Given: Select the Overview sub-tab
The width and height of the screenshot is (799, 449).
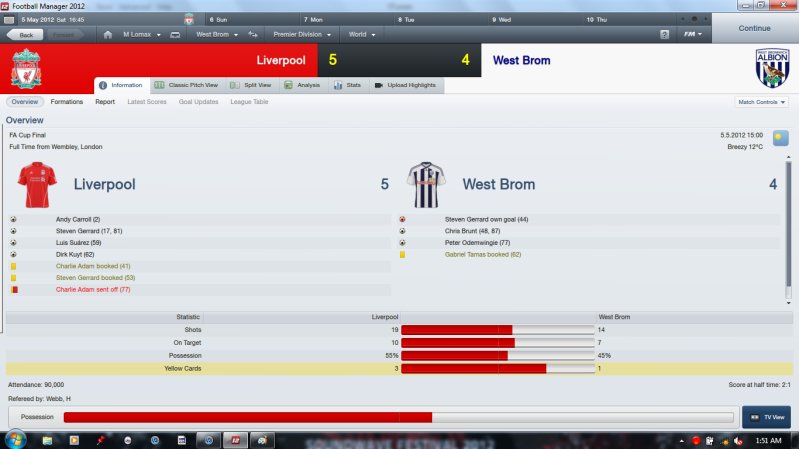Looking at the screenshot, I should pyautogui.click(x=25, y=102).
